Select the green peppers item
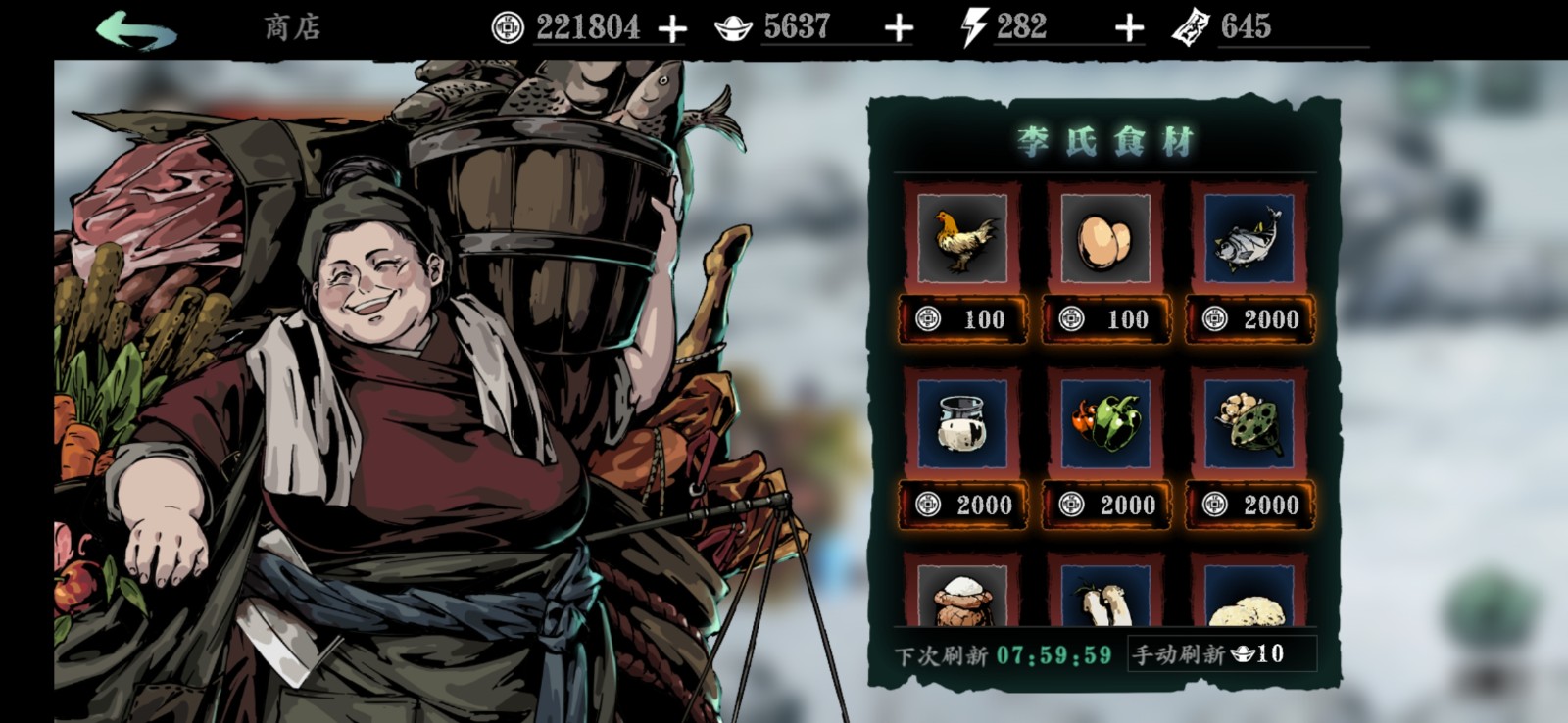 [1104, 424]
